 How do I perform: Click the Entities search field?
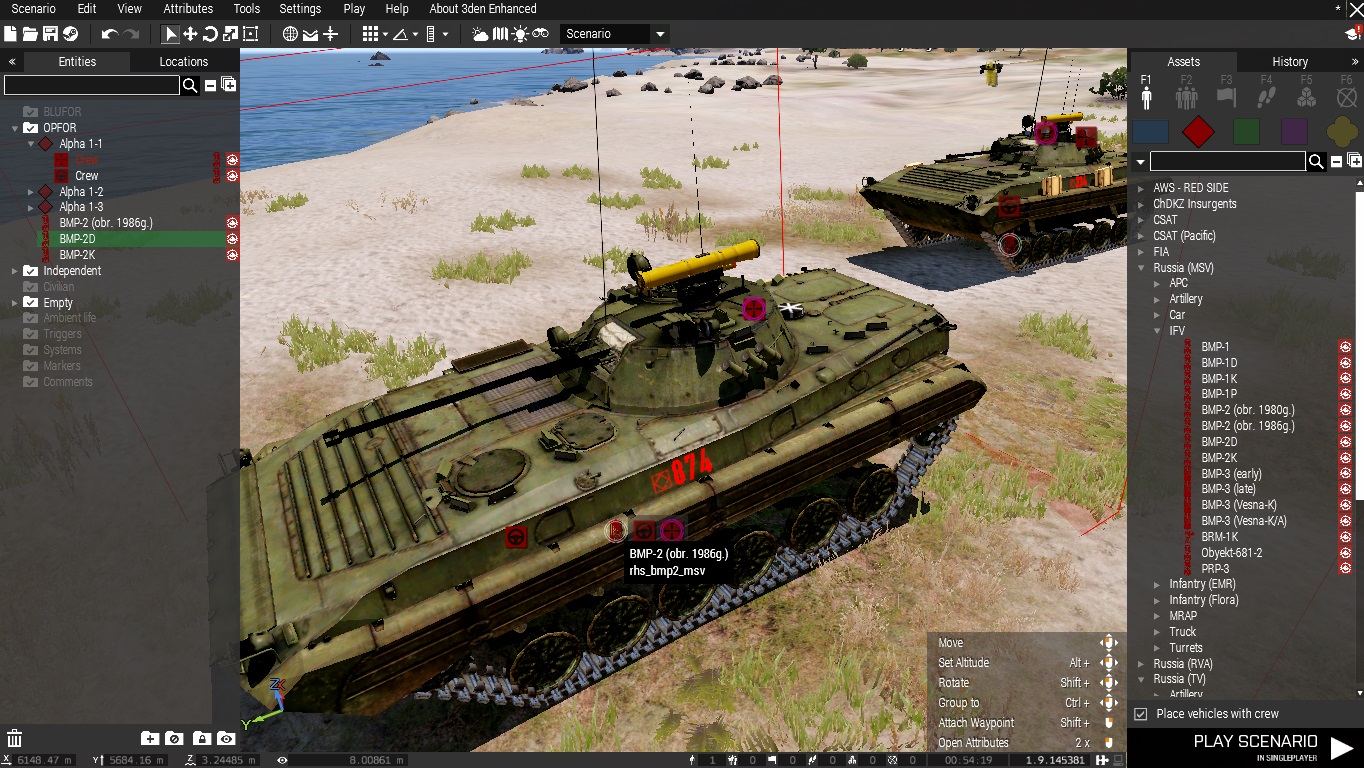click(x=91, y=86)
